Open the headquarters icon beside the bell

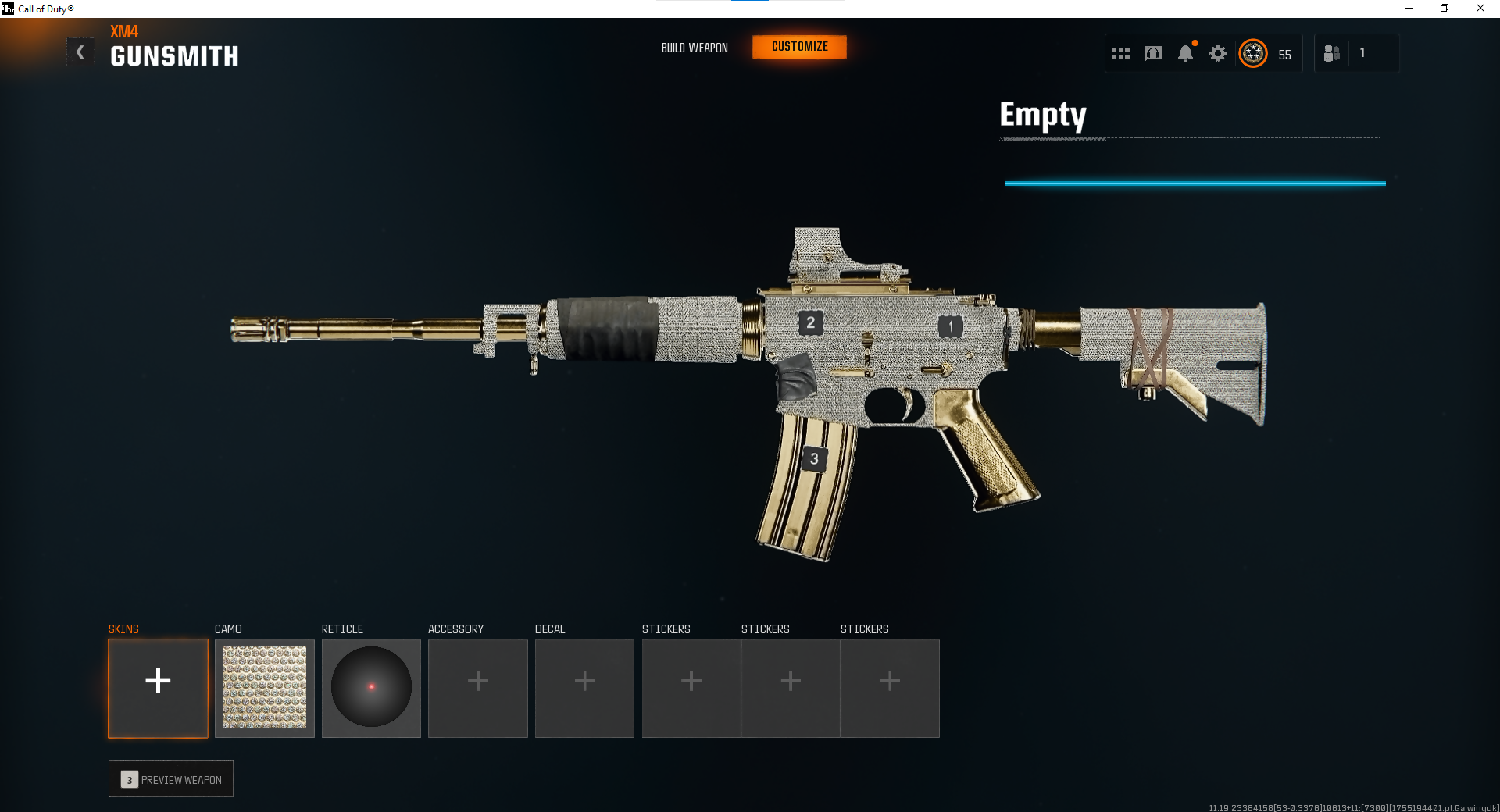pos(1153,53)
